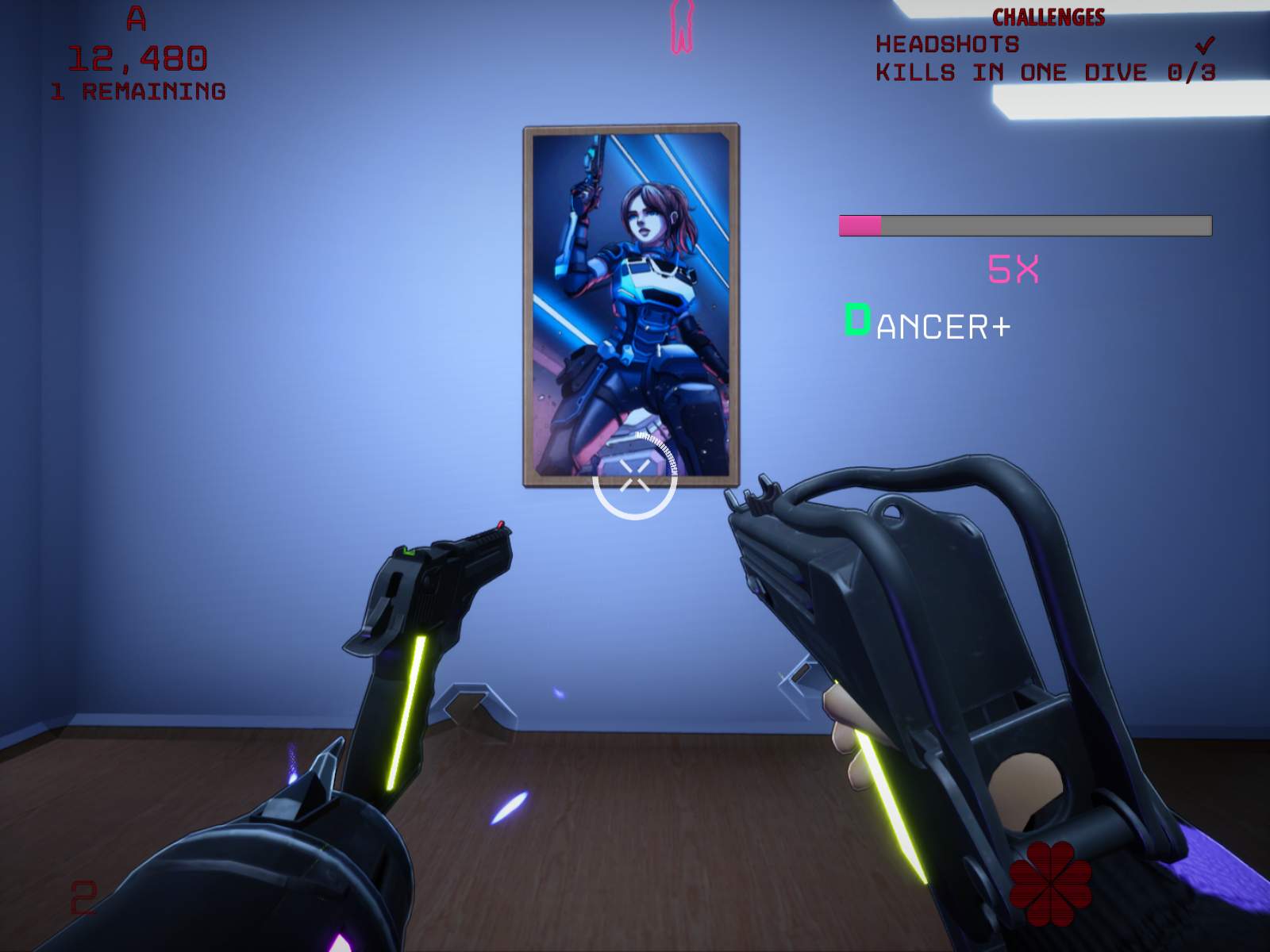Toggle the checkmark beside HEADSHOTS challenge
The width and height of the screenshot is (1270, 952).
coord(1206,44)
